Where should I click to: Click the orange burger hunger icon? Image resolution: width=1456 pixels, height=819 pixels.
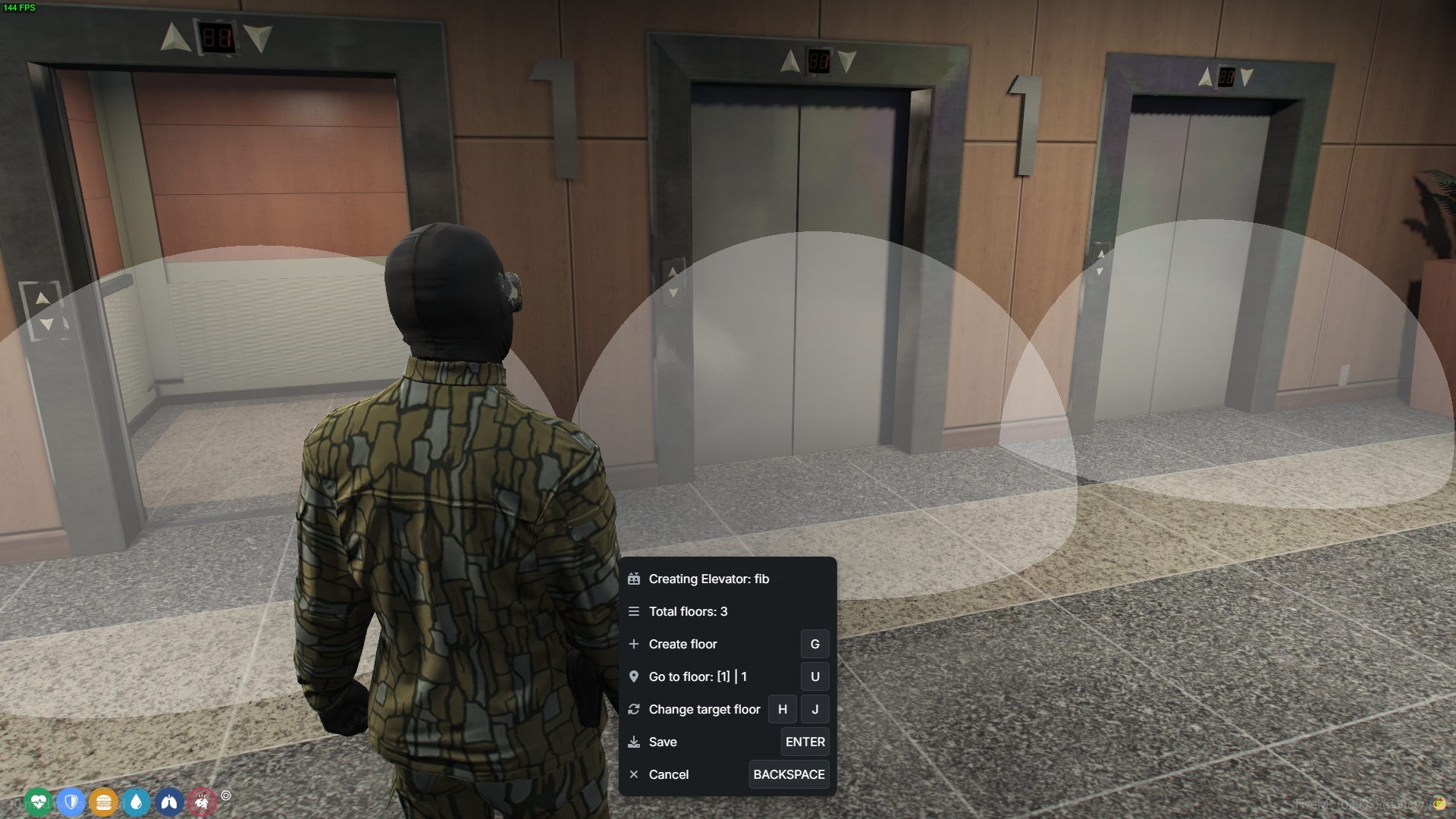pyautogui.click(x=104, y=802)
